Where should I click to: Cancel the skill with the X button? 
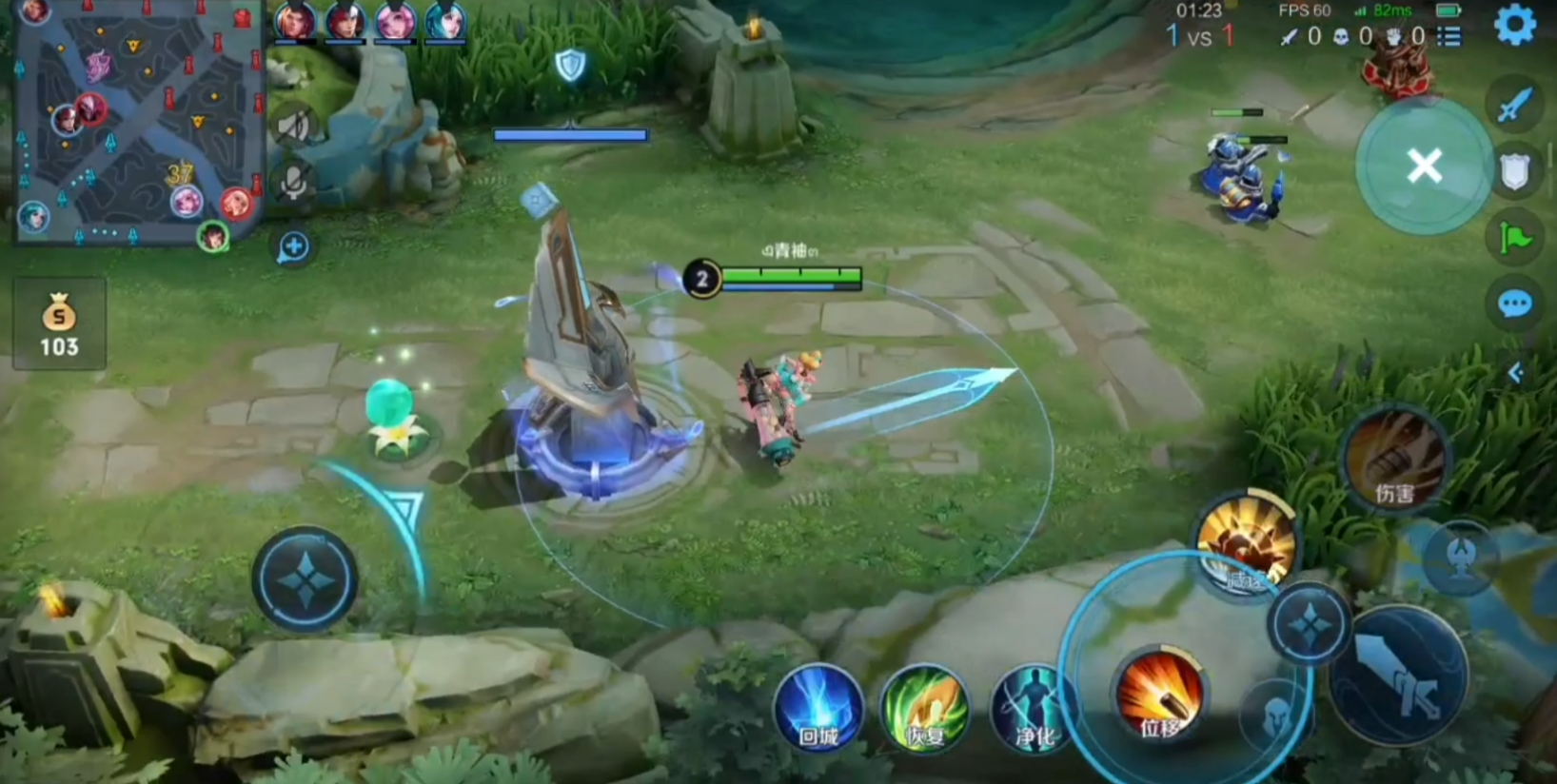click(x=1424, y=167)
